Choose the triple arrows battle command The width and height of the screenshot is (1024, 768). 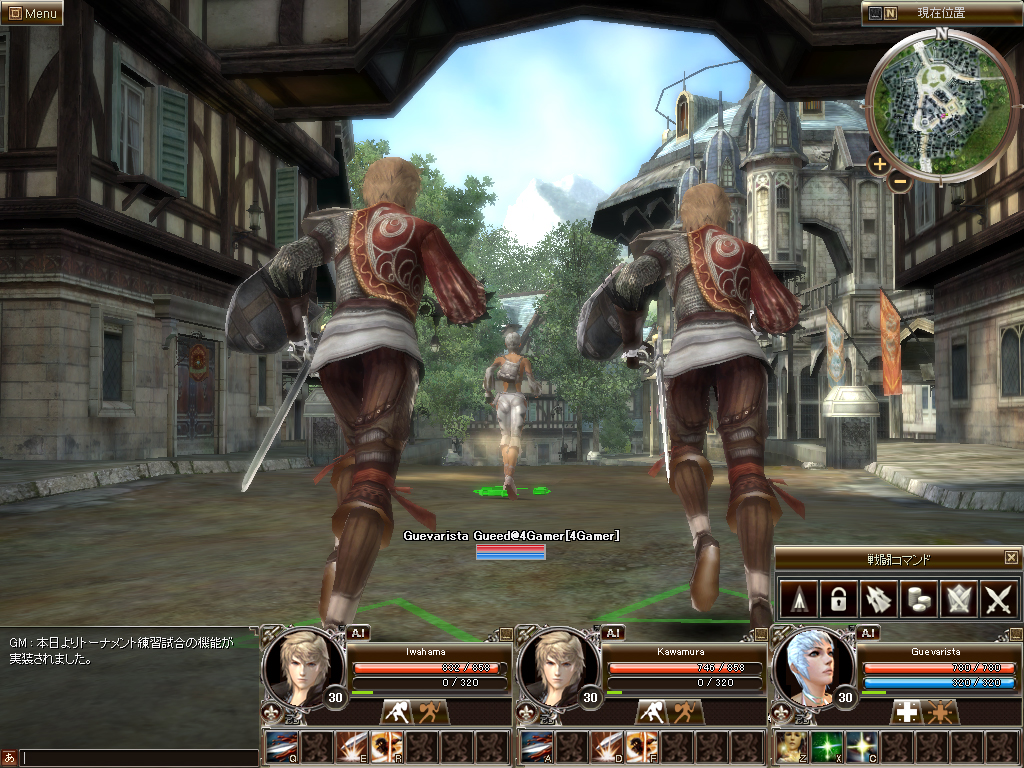click(x=877, y=599)
